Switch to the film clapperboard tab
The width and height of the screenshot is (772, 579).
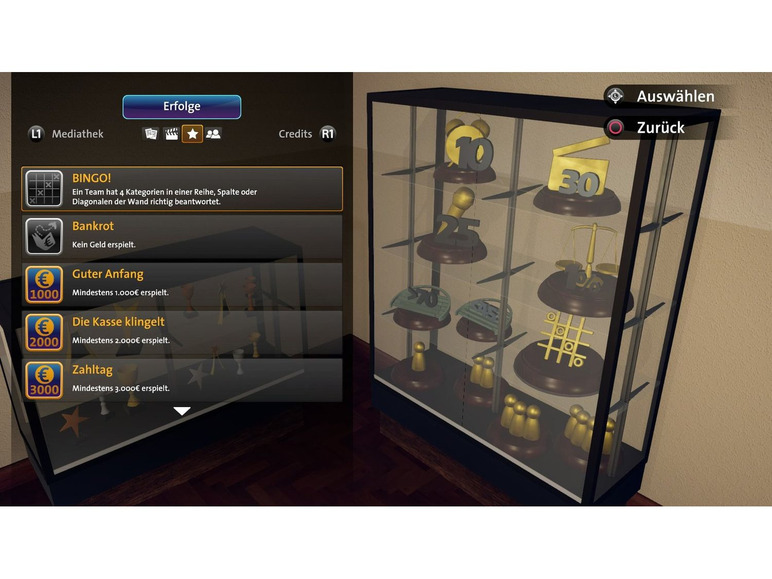171,133
